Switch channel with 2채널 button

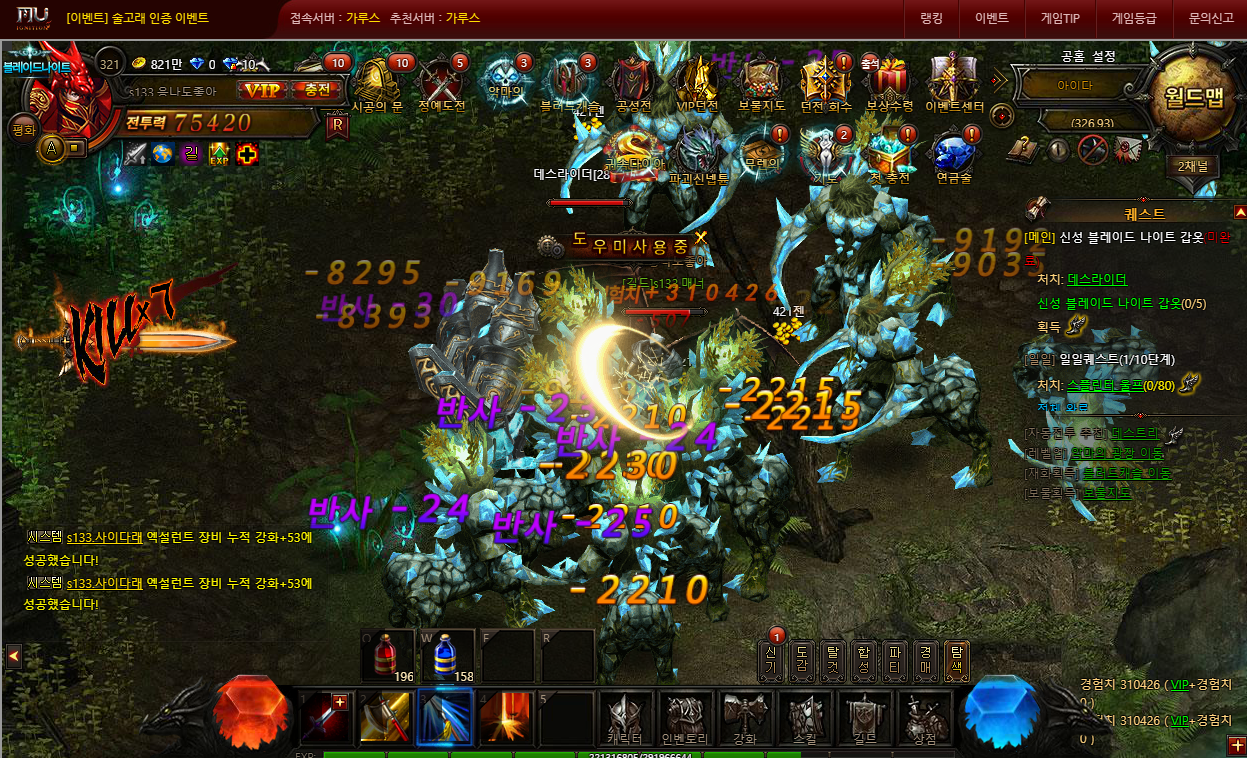pos(1191,167)
